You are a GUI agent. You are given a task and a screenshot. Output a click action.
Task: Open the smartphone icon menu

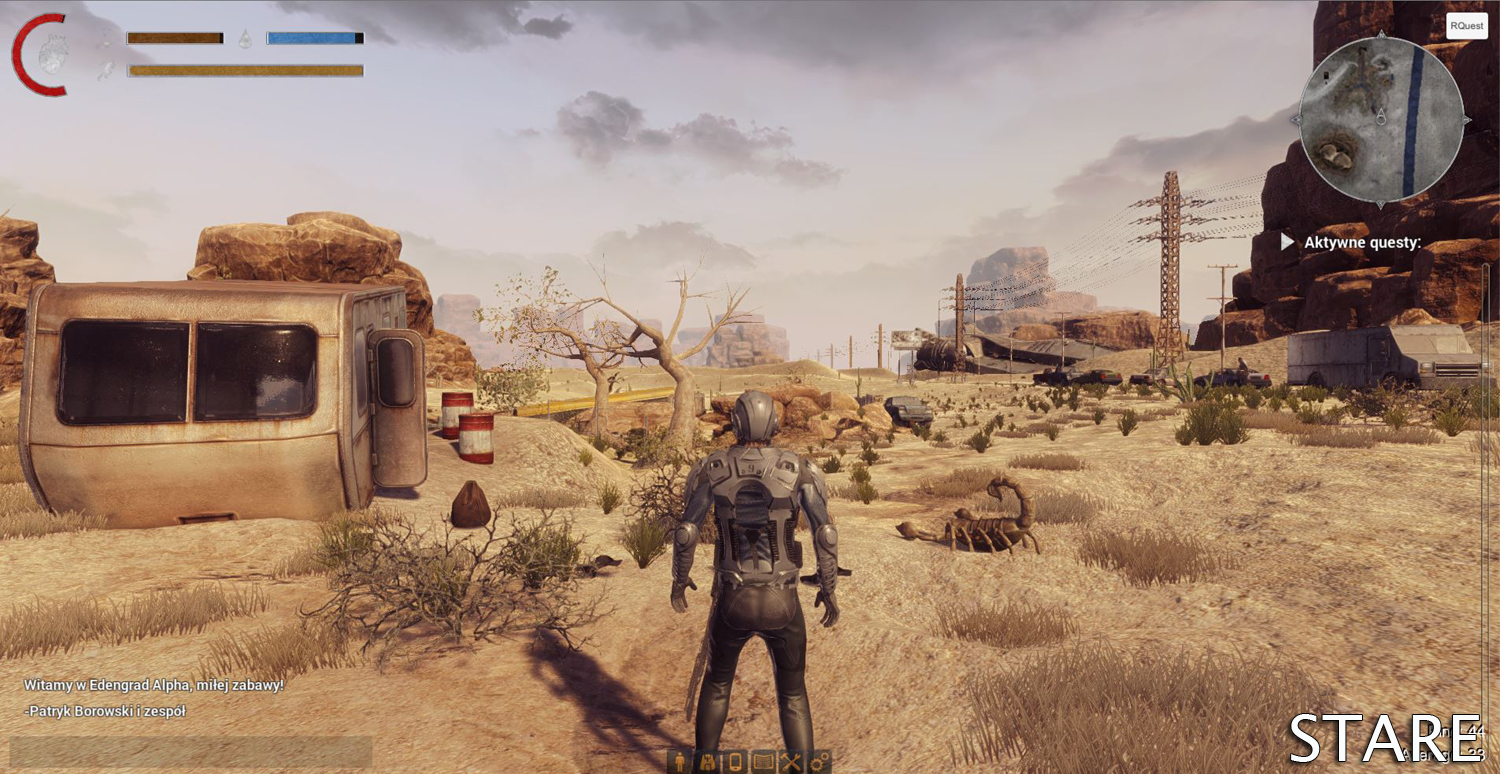[x=735, y=761]
